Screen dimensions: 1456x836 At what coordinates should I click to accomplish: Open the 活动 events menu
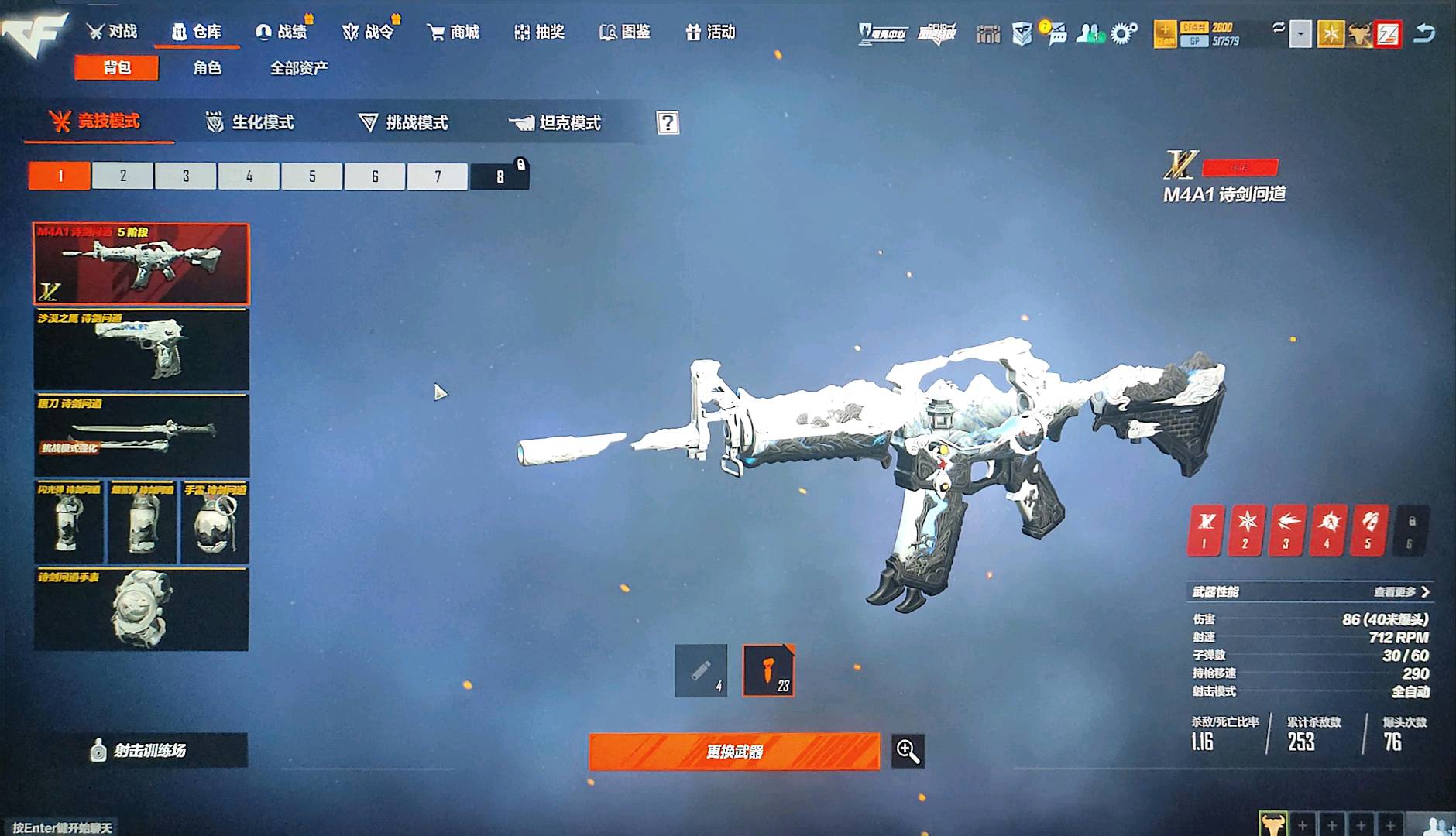point(710,32)
